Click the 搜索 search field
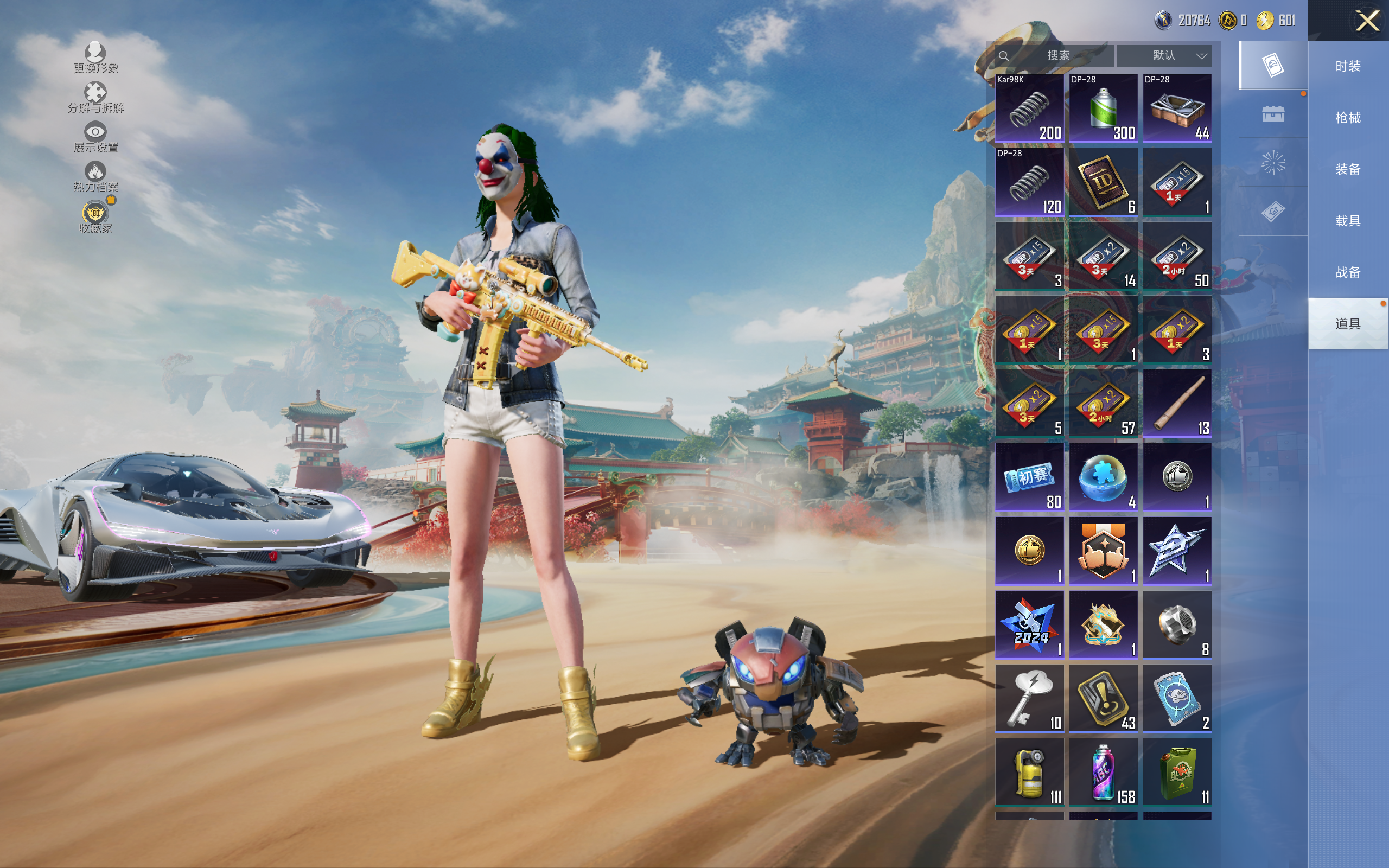 coord(1057,56)
